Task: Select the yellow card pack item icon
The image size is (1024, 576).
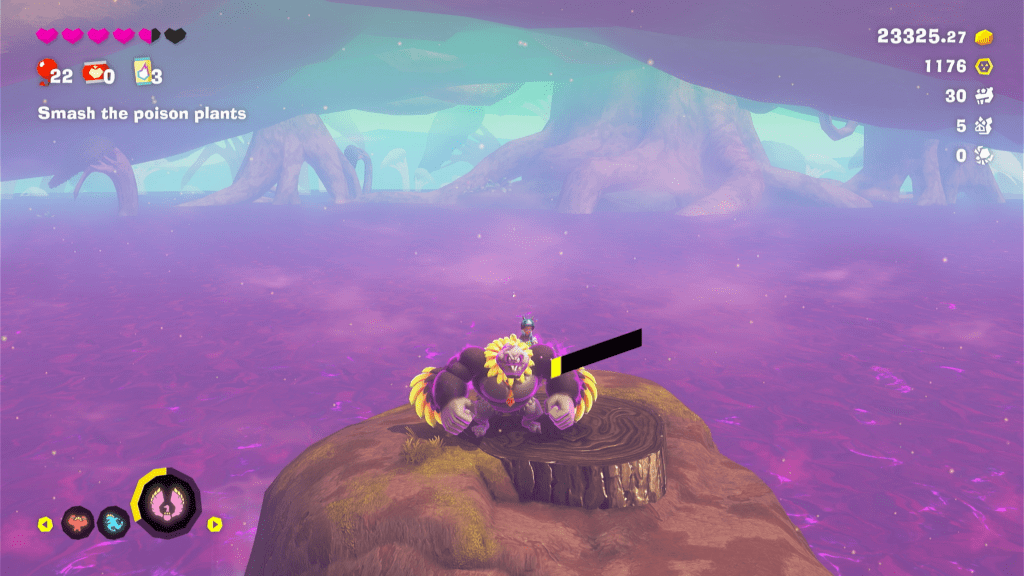Action: [142, 72]
